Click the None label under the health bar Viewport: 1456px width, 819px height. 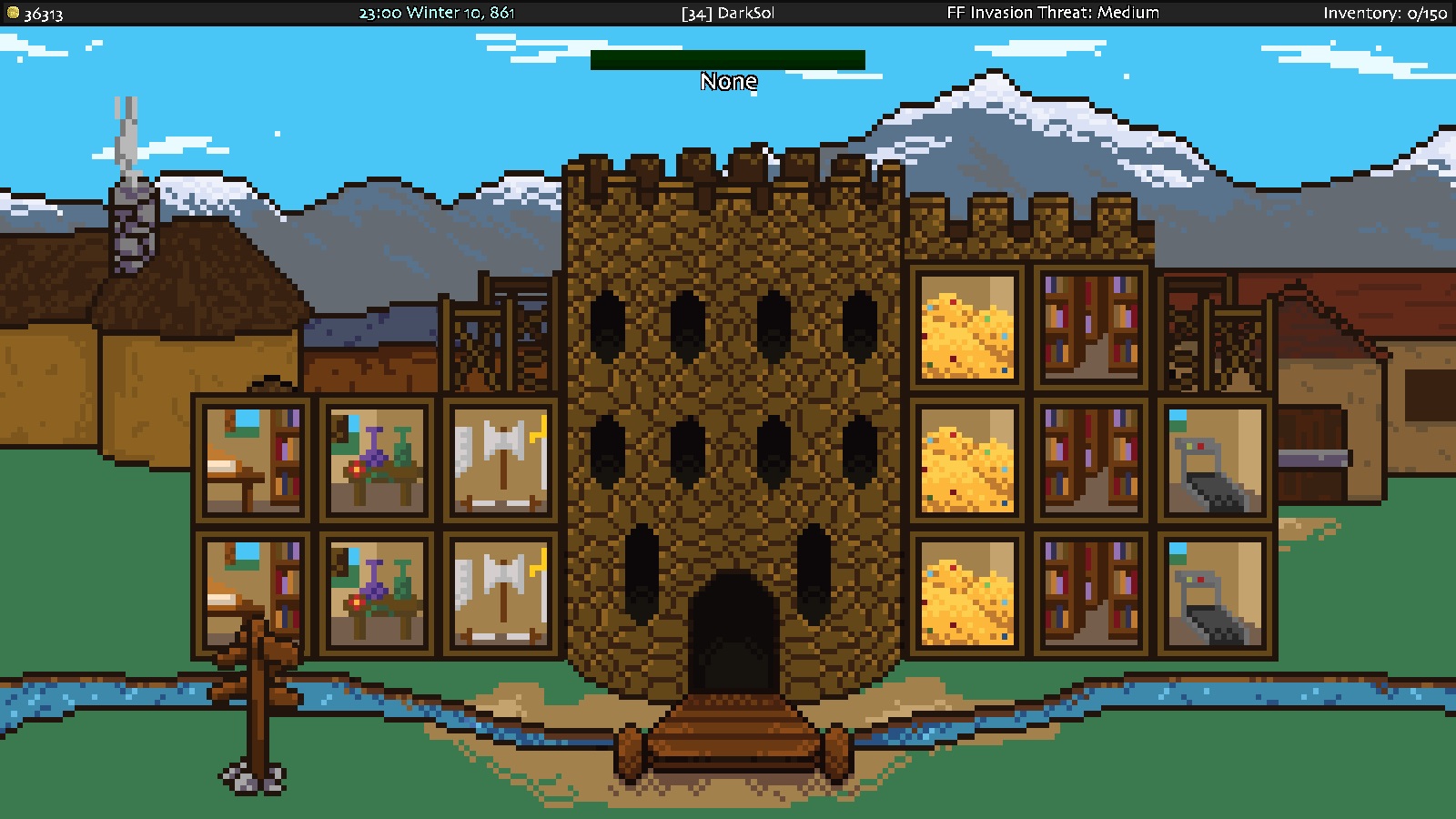click(x=728, y=82)
